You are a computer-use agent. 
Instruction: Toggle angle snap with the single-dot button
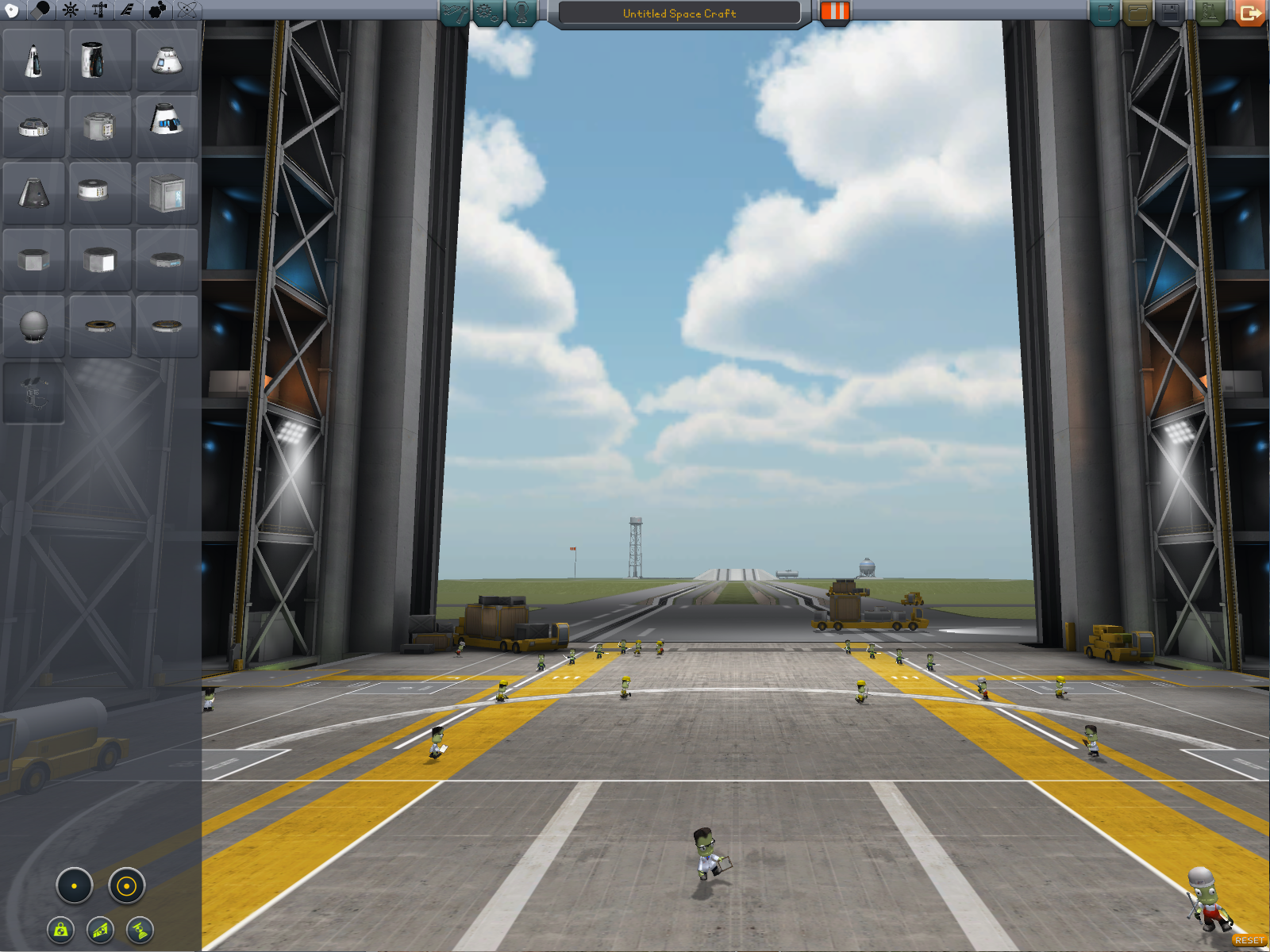pos(75,886)
